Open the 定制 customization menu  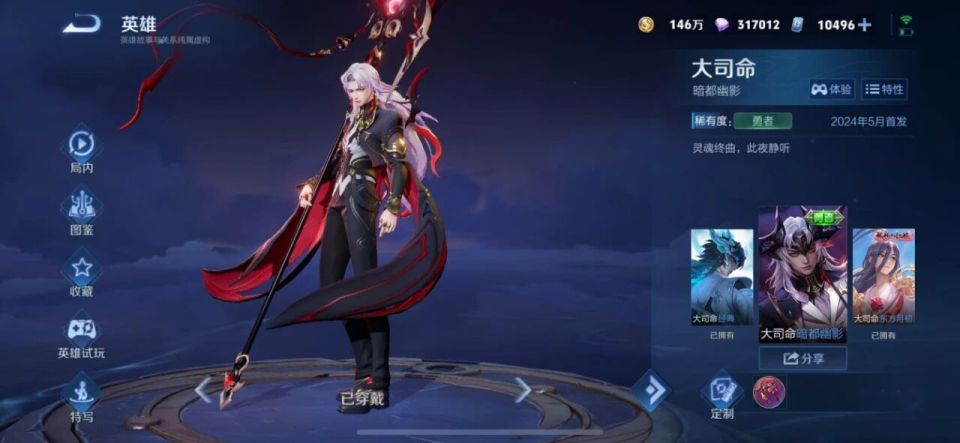click(722, 393)
